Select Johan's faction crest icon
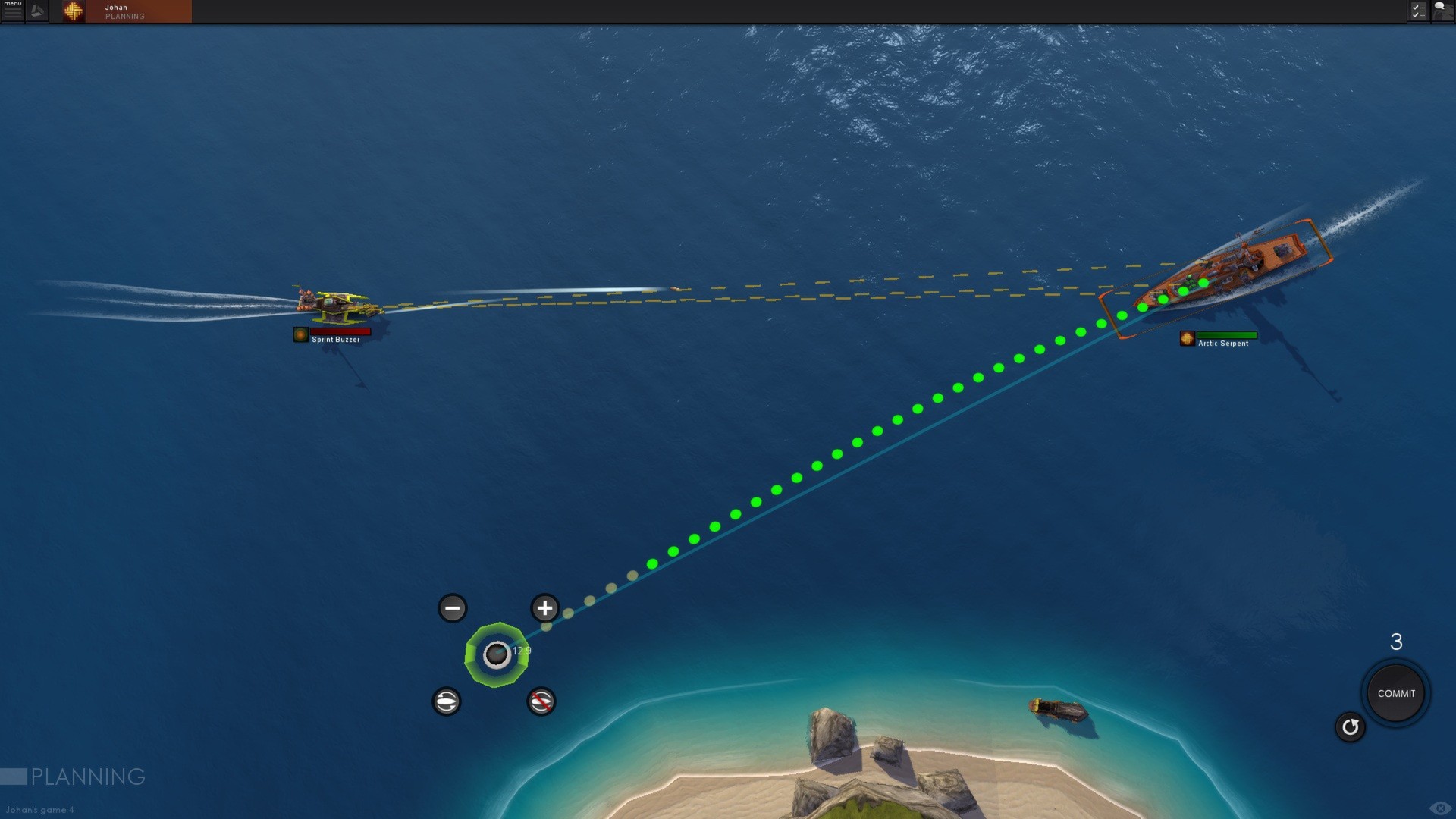This screenshot has height=819, width=1456. 73,11
